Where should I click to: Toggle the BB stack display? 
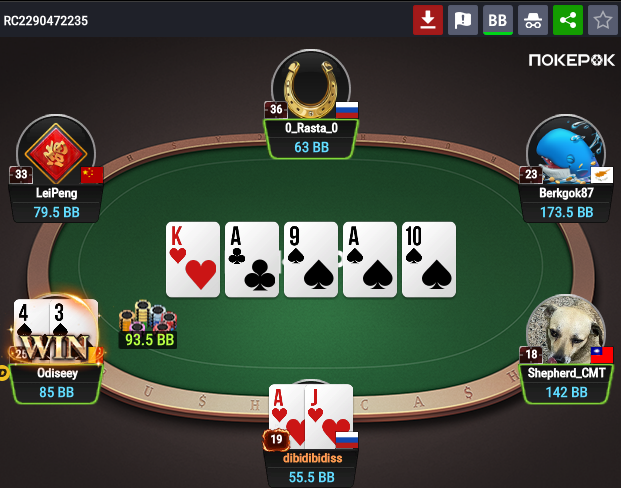click(x=497, y=19)
